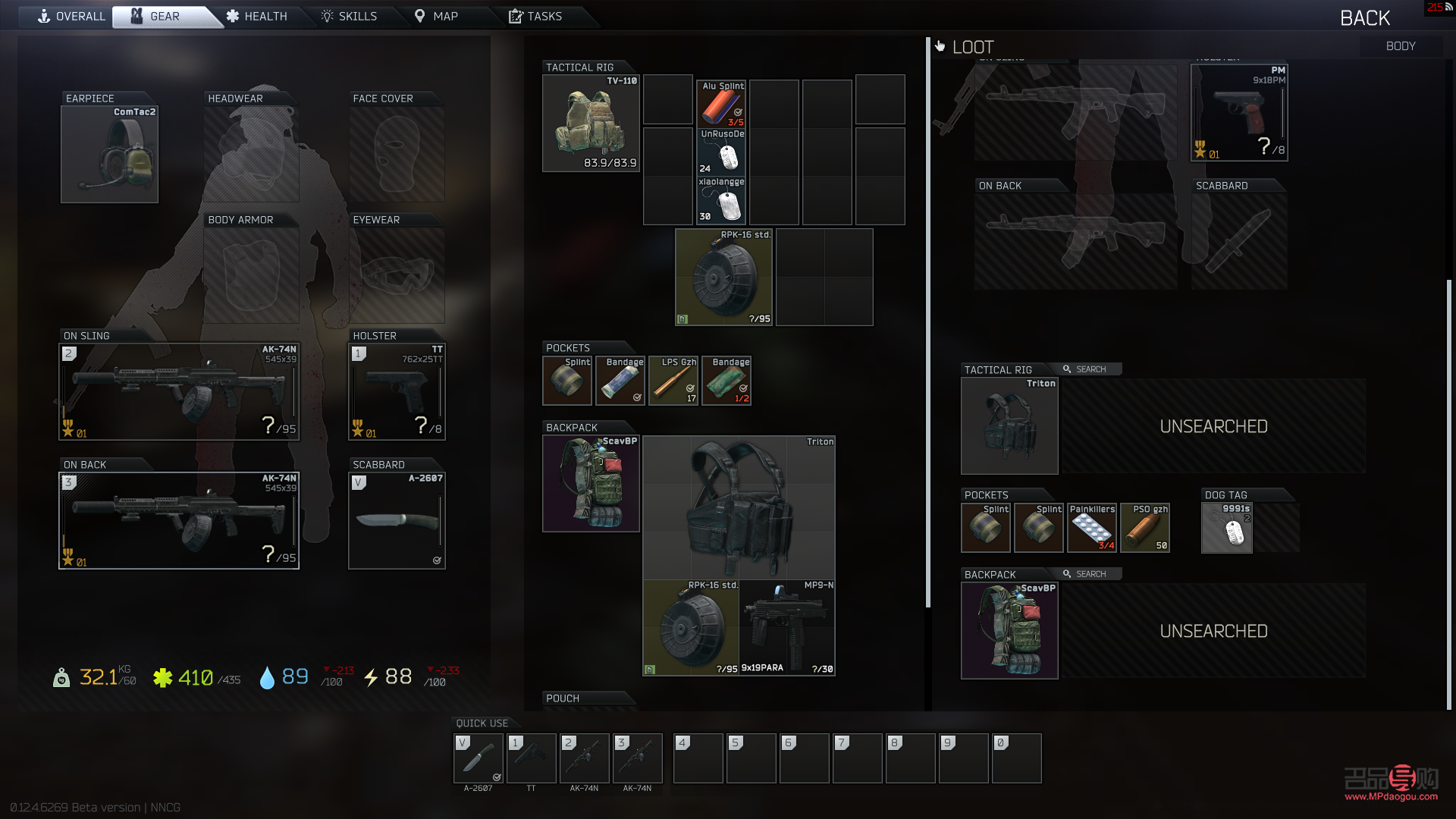
Task: Select the 9991s dog tag
Action: tap(1227, 528)
